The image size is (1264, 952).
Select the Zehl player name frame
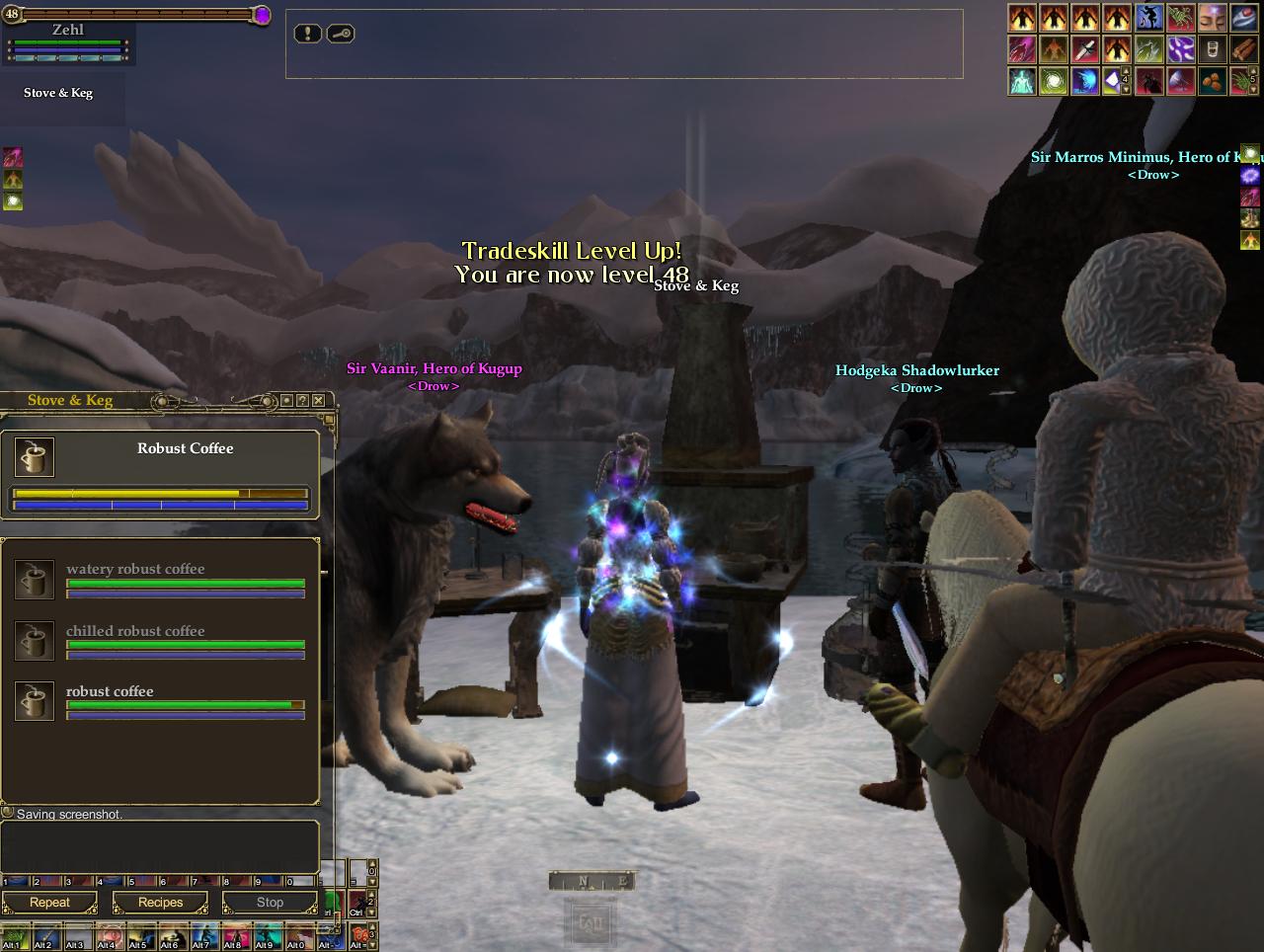(x=68, y=30)
